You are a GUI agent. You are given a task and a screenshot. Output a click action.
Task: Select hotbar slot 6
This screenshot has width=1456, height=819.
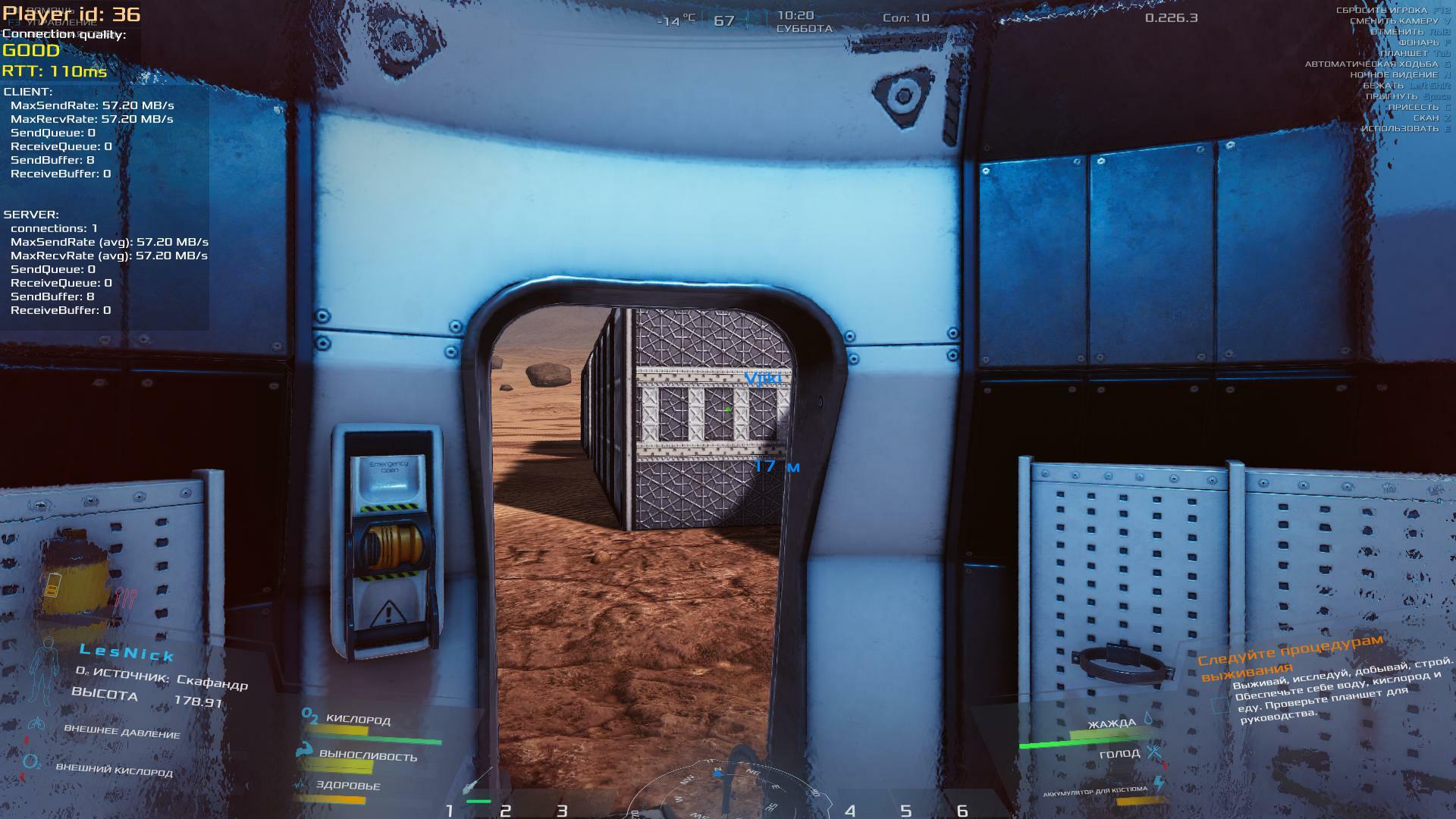tap(962, 810)
